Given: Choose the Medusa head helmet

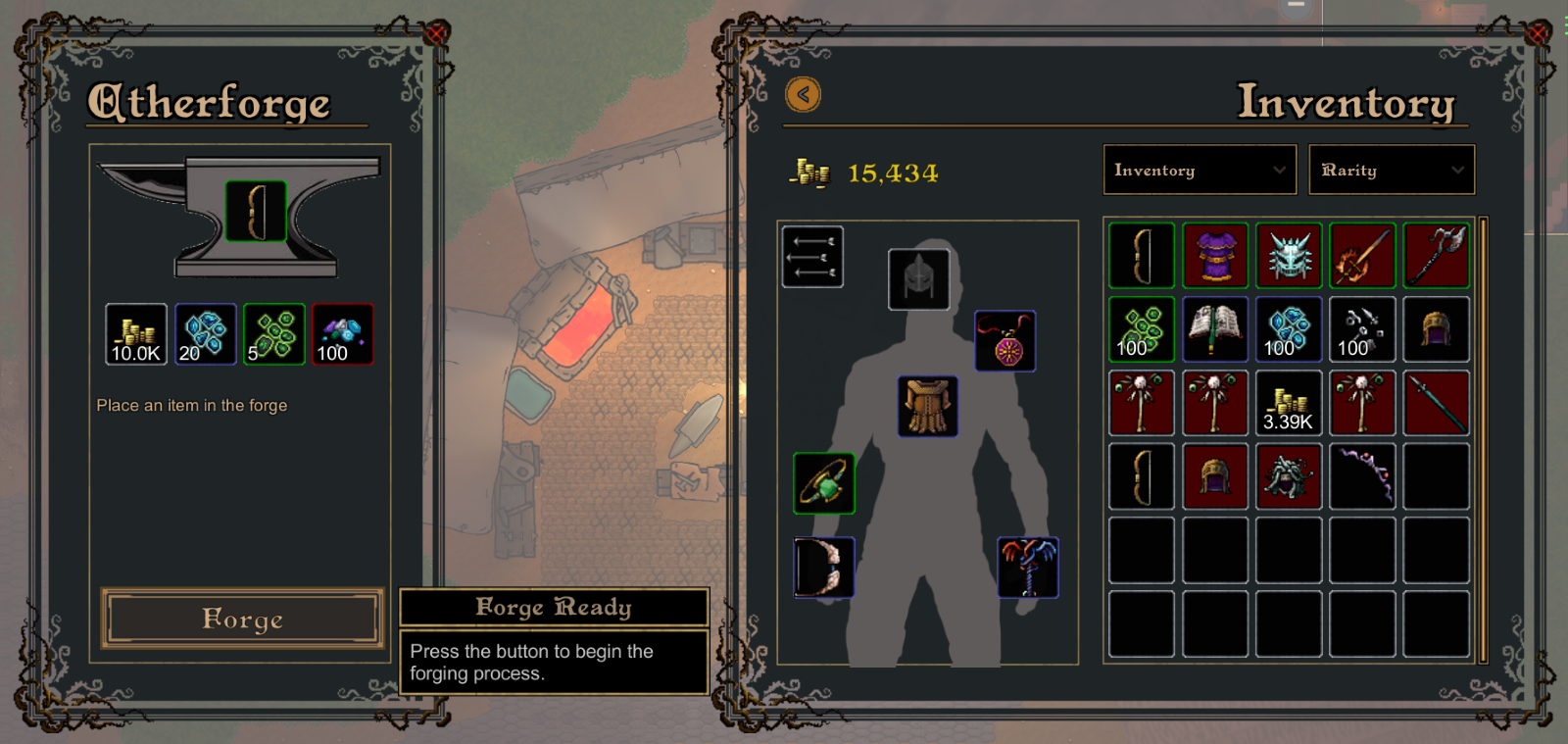Looking at the screenshot, I should 1289,476.
